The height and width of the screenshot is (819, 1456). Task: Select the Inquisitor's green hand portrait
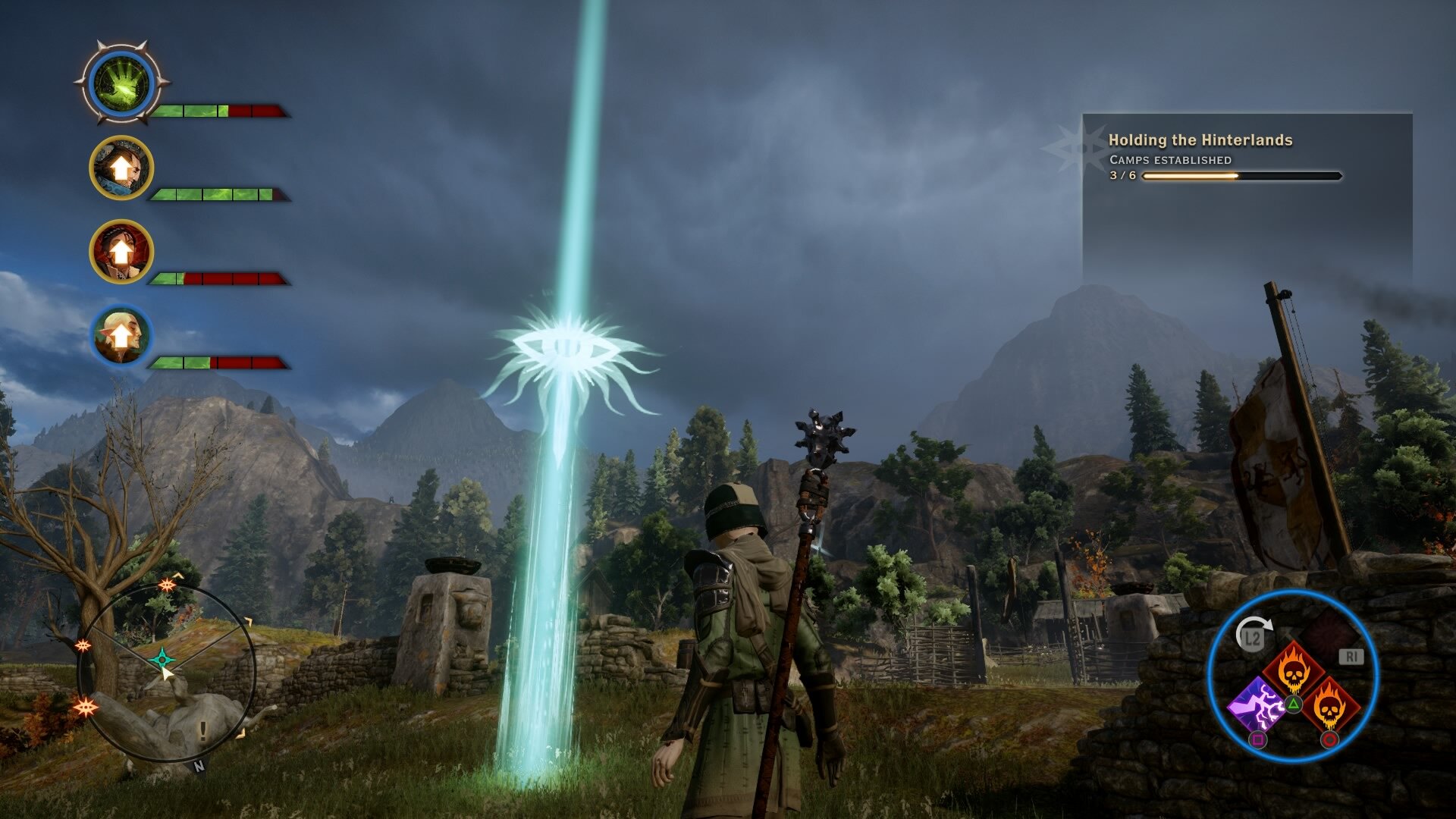click(x=121, y=83)
